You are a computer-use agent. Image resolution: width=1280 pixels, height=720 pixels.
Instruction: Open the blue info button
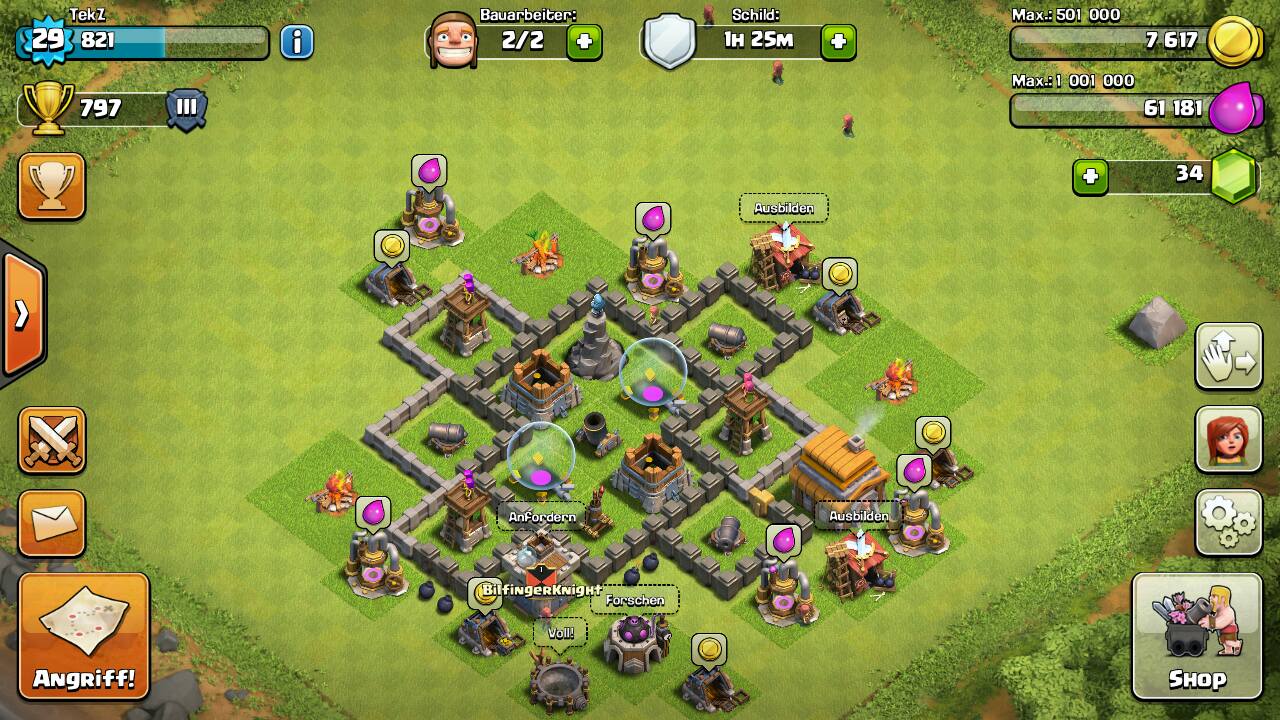pyautogui.click(x=297, y=42)
